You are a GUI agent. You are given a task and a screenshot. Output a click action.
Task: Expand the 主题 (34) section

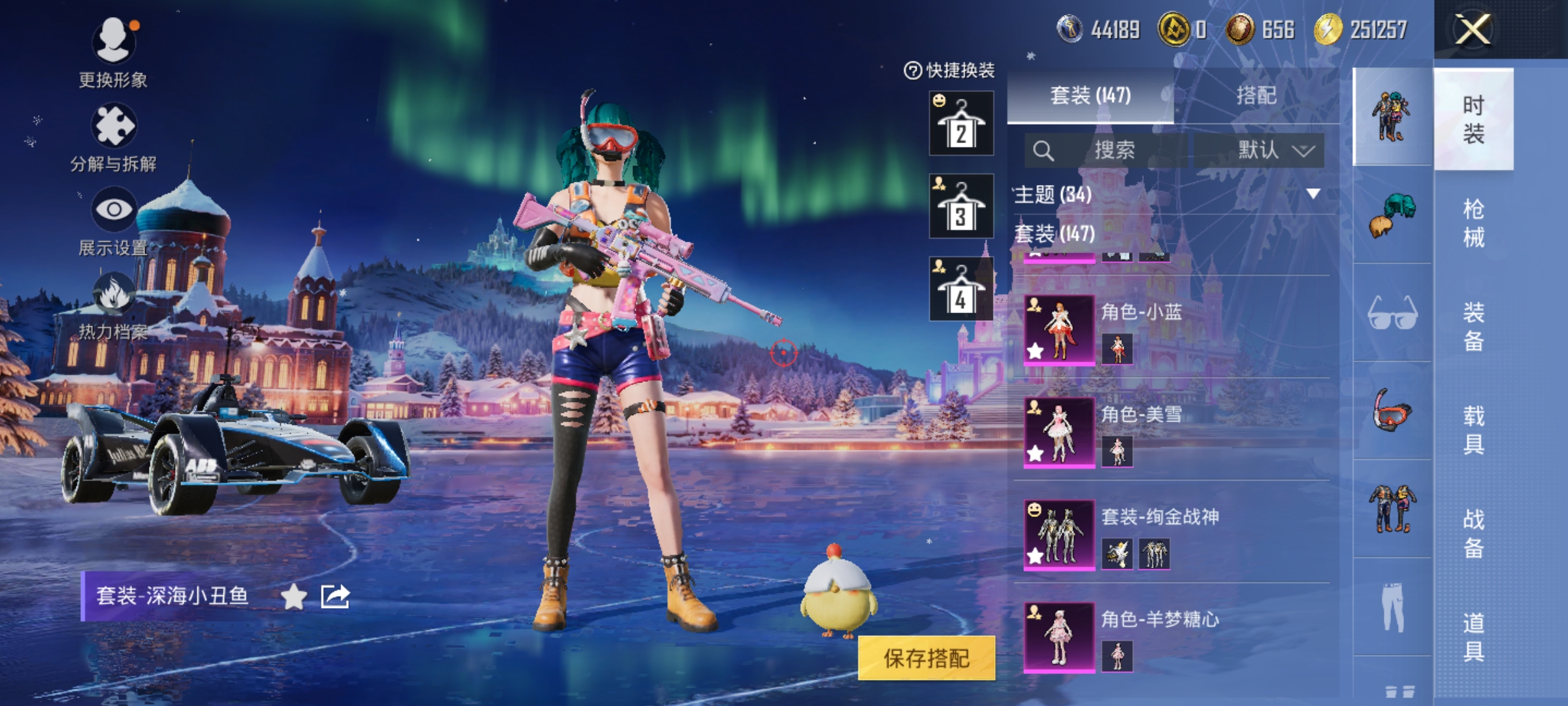pos(1313,194)
